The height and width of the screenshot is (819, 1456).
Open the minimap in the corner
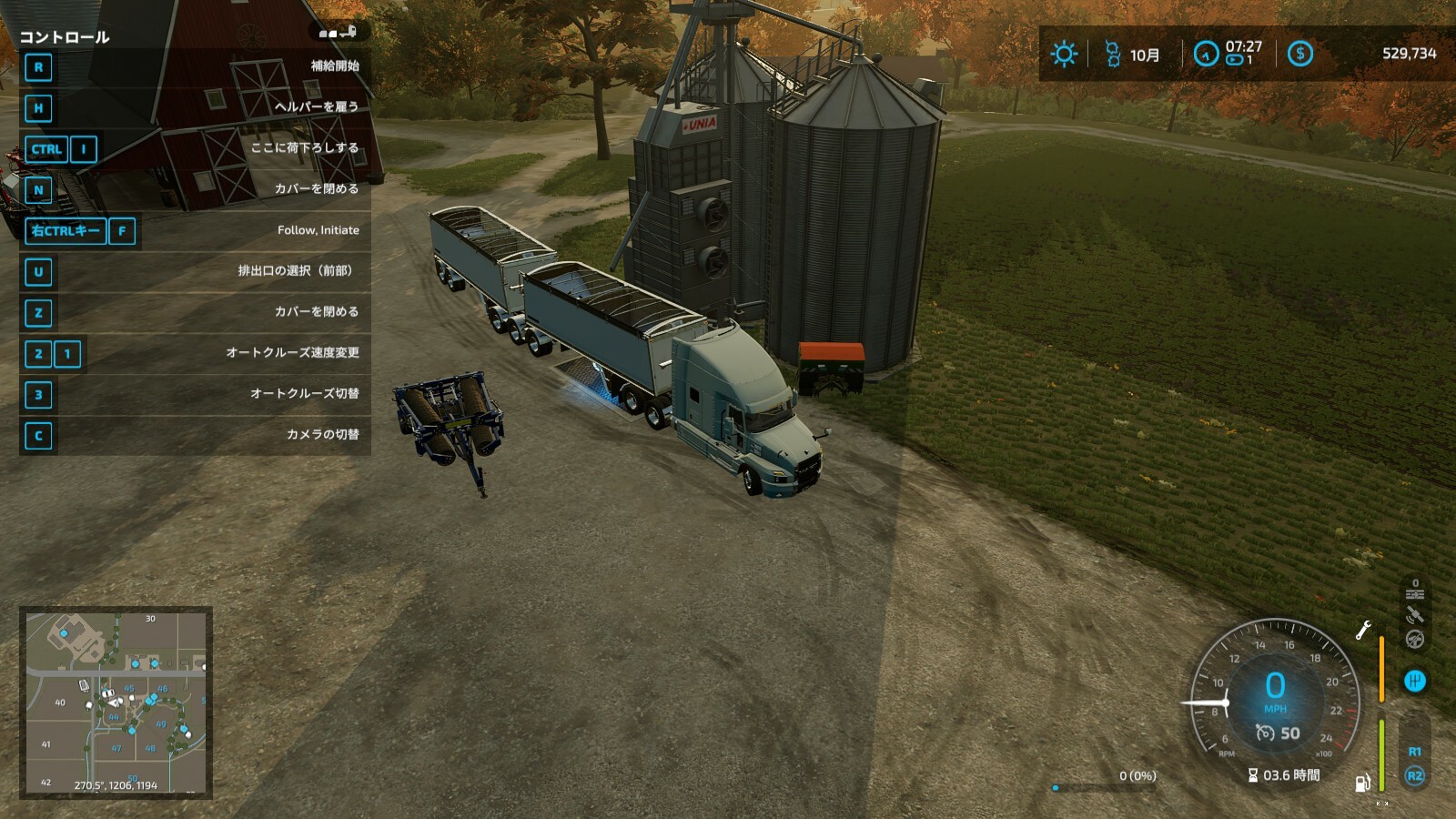coord(116,703)
